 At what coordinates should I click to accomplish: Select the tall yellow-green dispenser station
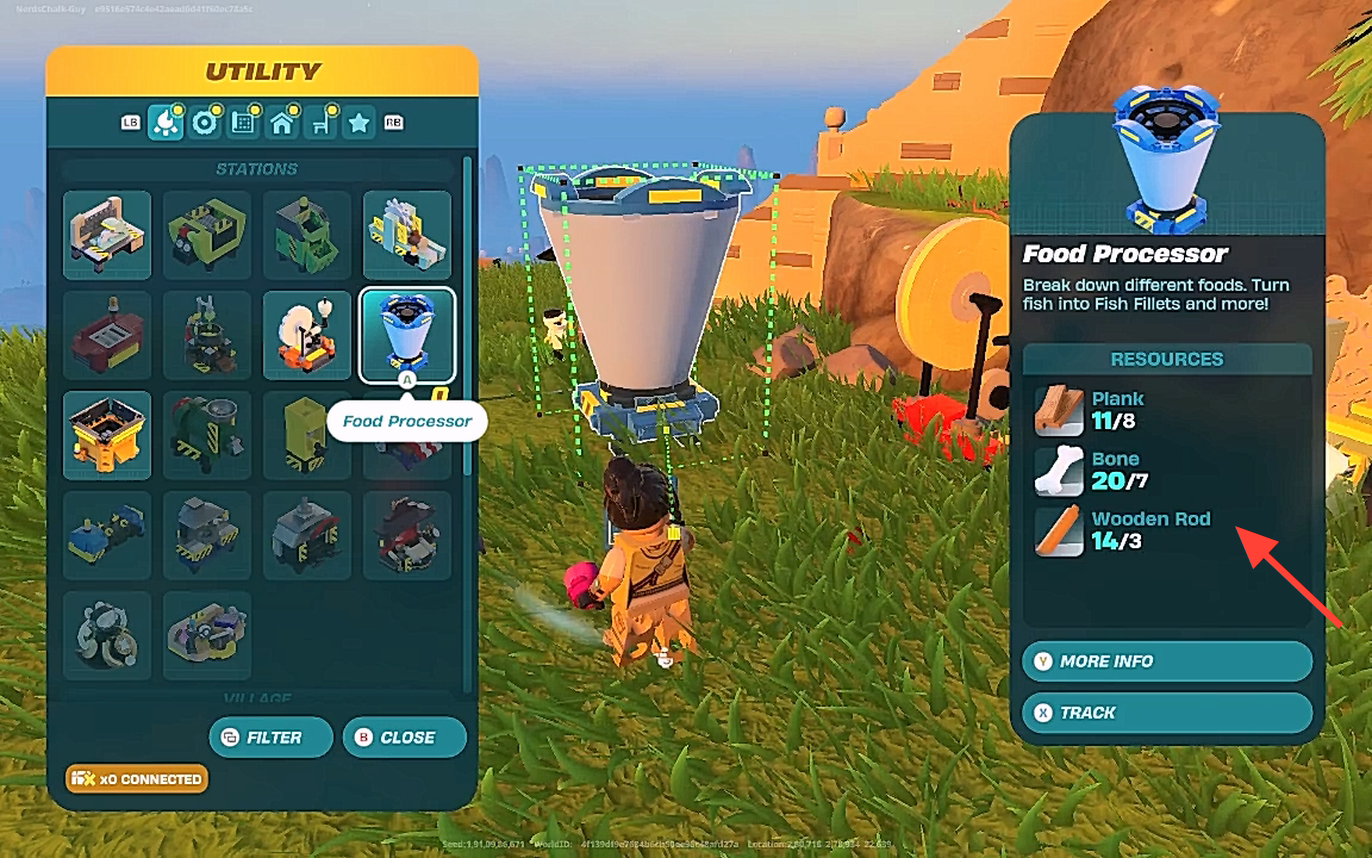click(306, 435)
